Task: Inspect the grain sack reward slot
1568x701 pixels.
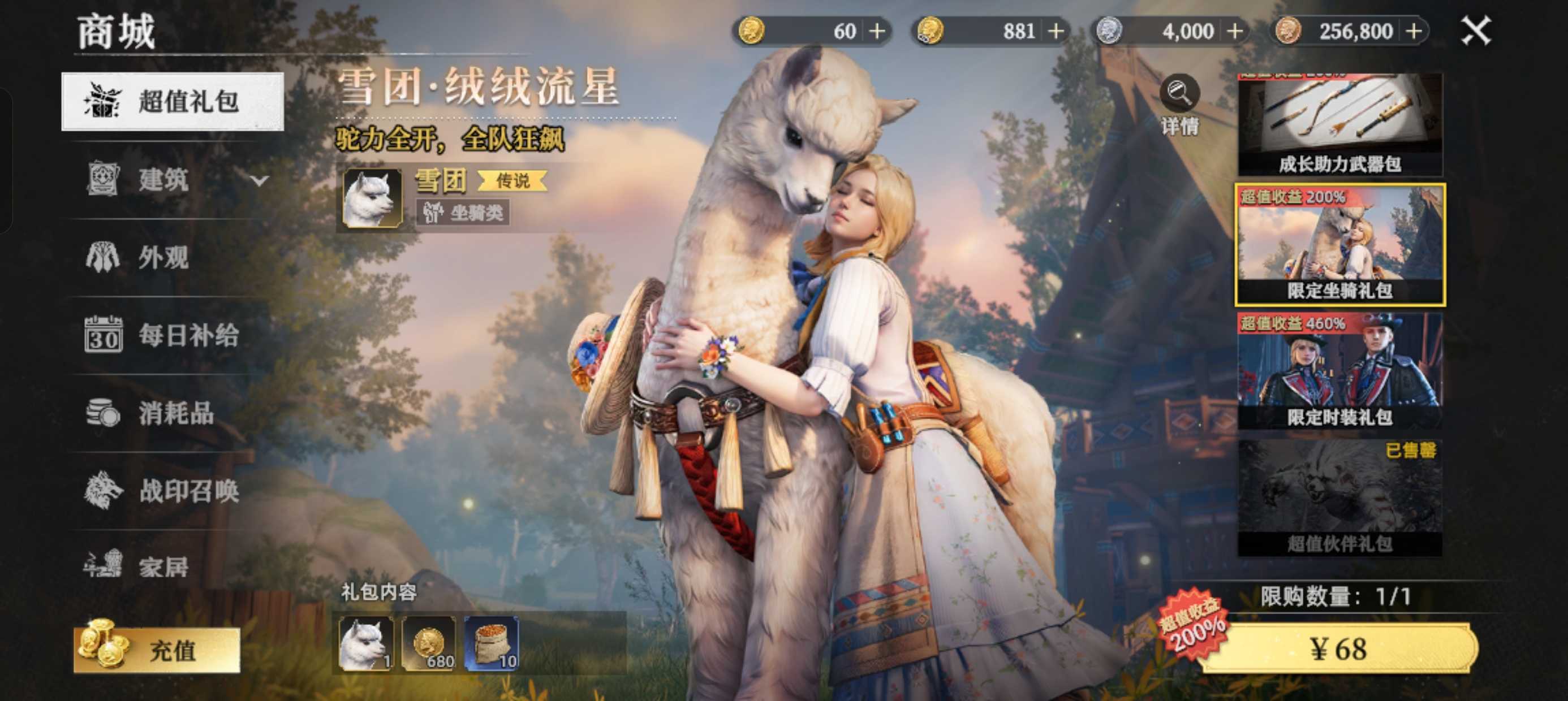Action: click(491, 643)
